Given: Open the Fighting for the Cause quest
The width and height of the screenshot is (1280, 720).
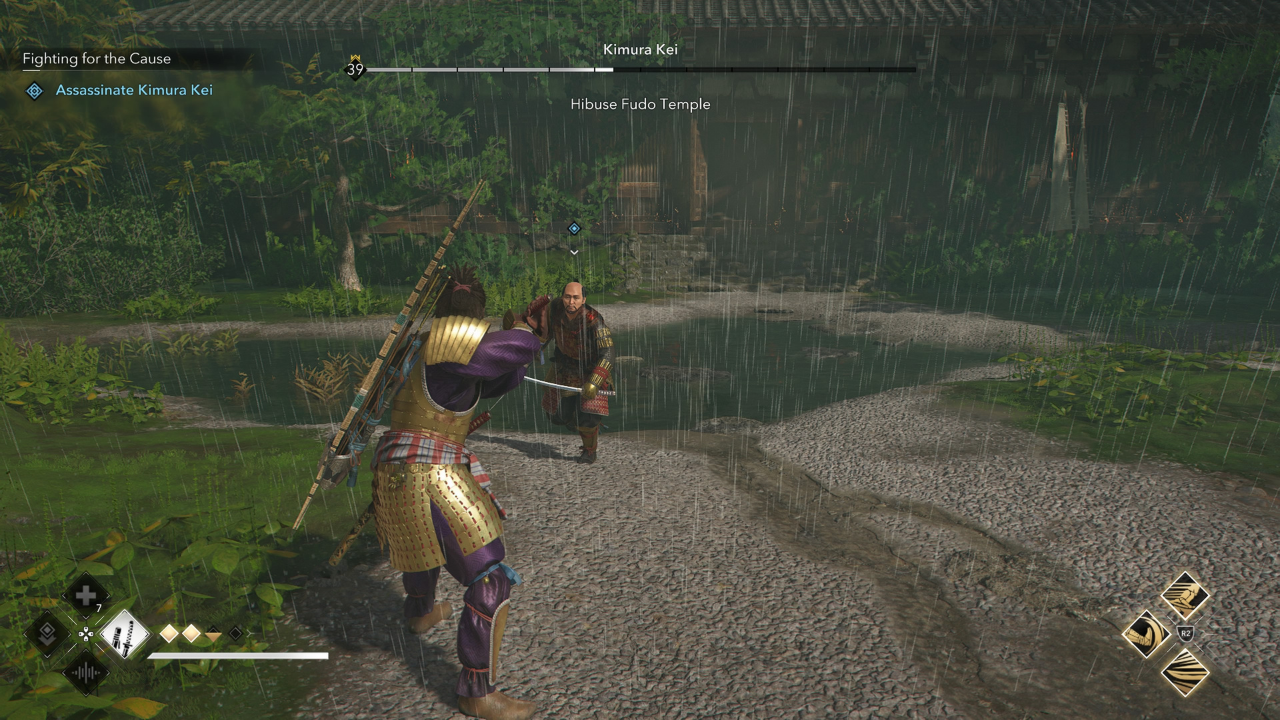Looking at the screenshot, I should [x=97, y=59].
